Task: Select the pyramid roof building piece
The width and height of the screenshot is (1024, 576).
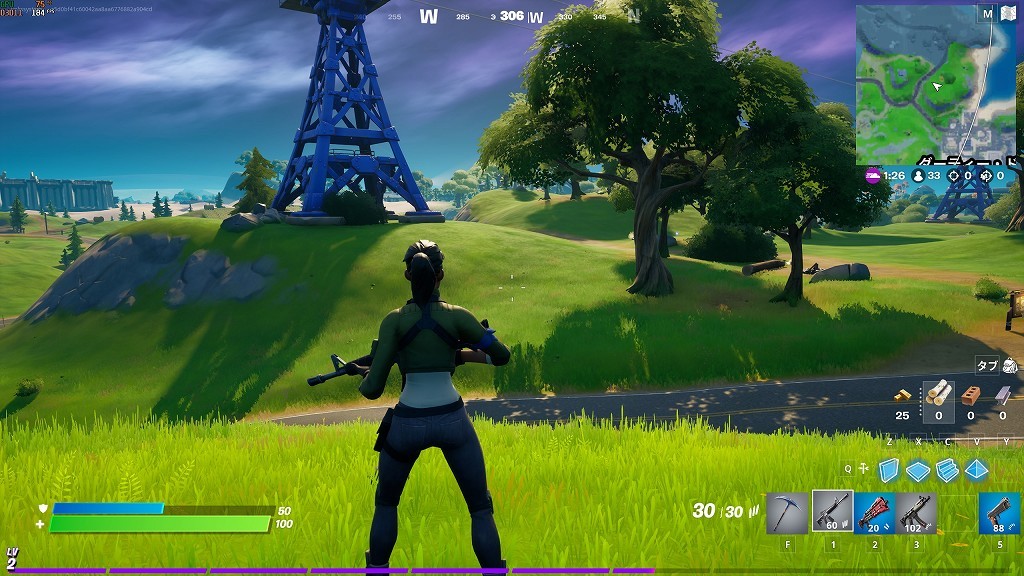Action: click(977, 470)
